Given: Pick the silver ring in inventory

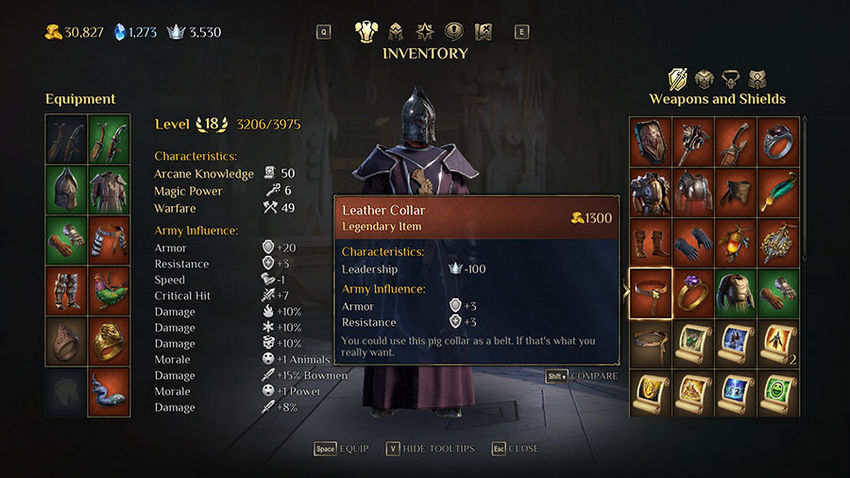Looking at the screenshot, I should (x=778, y=140).
